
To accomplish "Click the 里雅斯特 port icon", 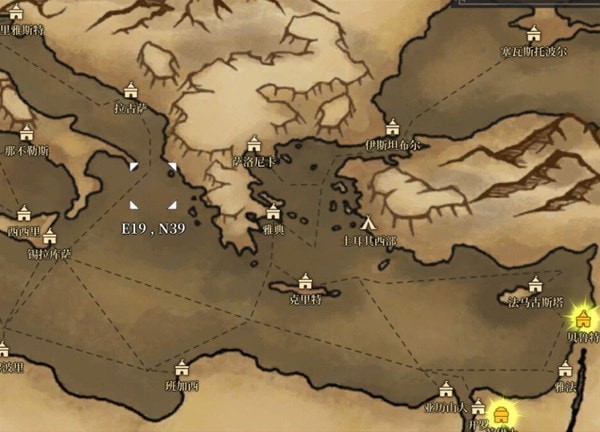I will (x=16, y=12).
